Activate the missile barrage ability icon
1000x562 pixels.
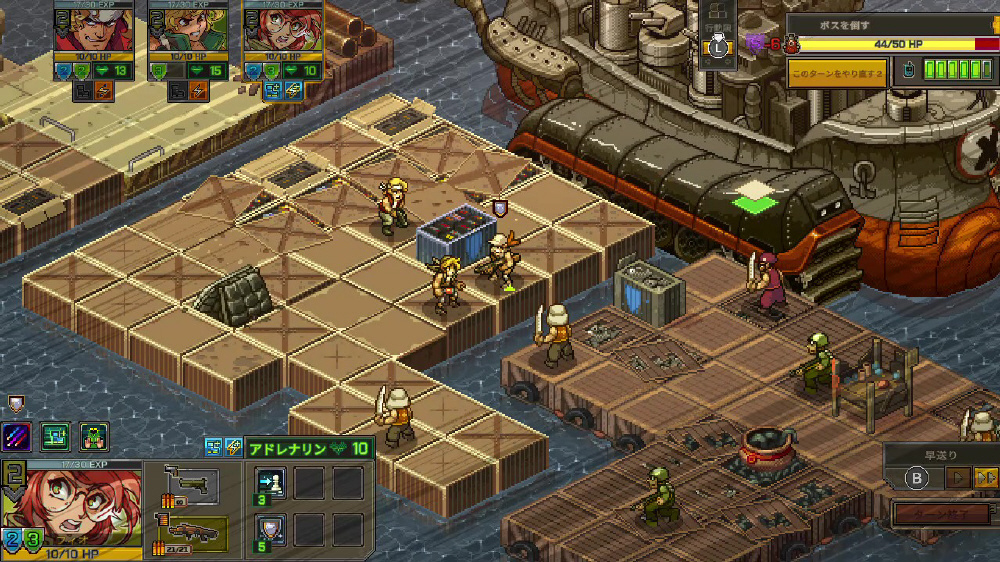(17, 437)
